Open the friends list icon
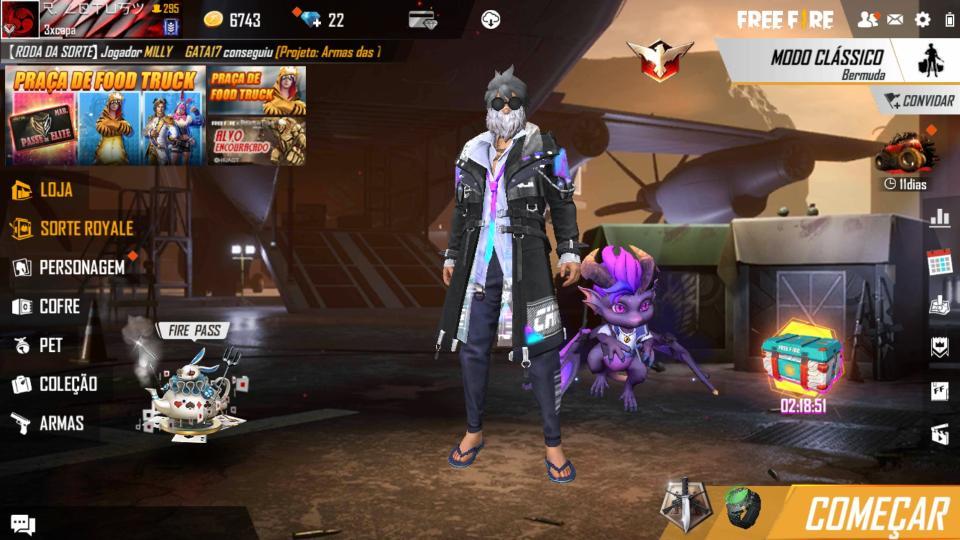Screen dimensions: 960x540 [x=867, y=19]
